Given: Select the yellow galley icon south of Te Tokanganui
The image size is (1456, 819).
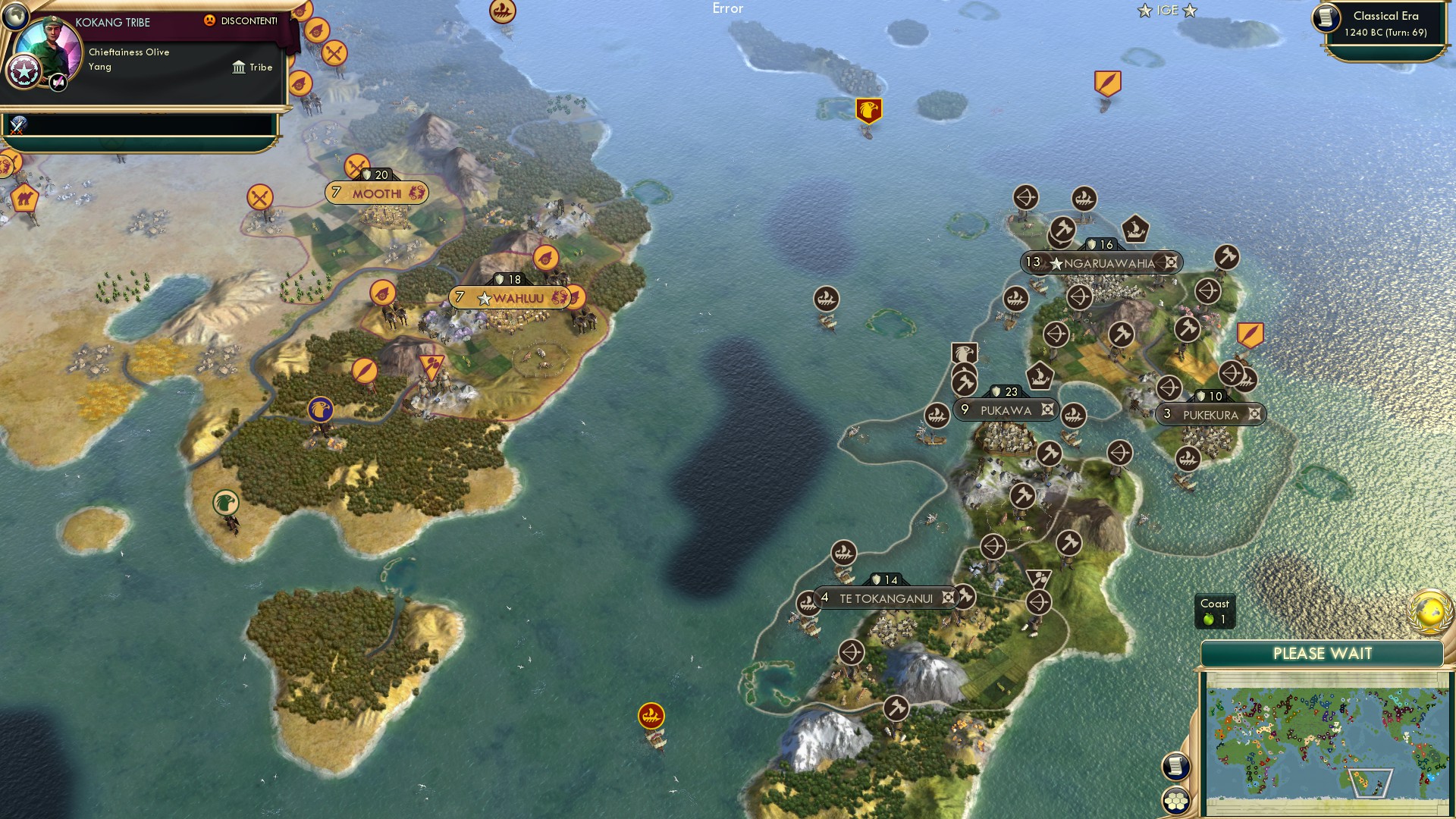Looking at the screenshot, I should 651,714.
